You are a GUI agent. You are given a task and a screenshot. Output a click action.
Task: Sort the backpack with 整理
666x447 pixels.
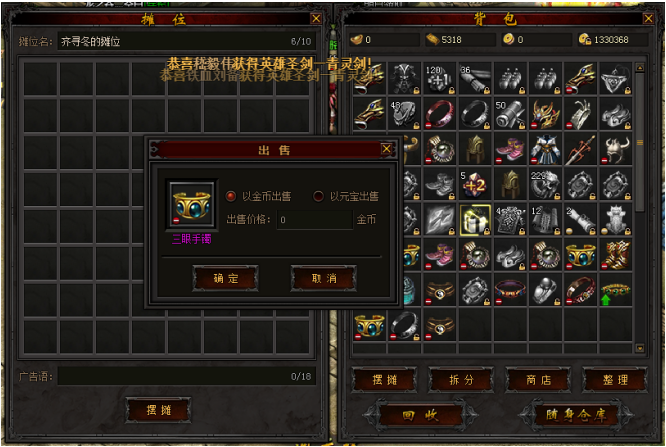pyautogui.click(x=616, y=380)
